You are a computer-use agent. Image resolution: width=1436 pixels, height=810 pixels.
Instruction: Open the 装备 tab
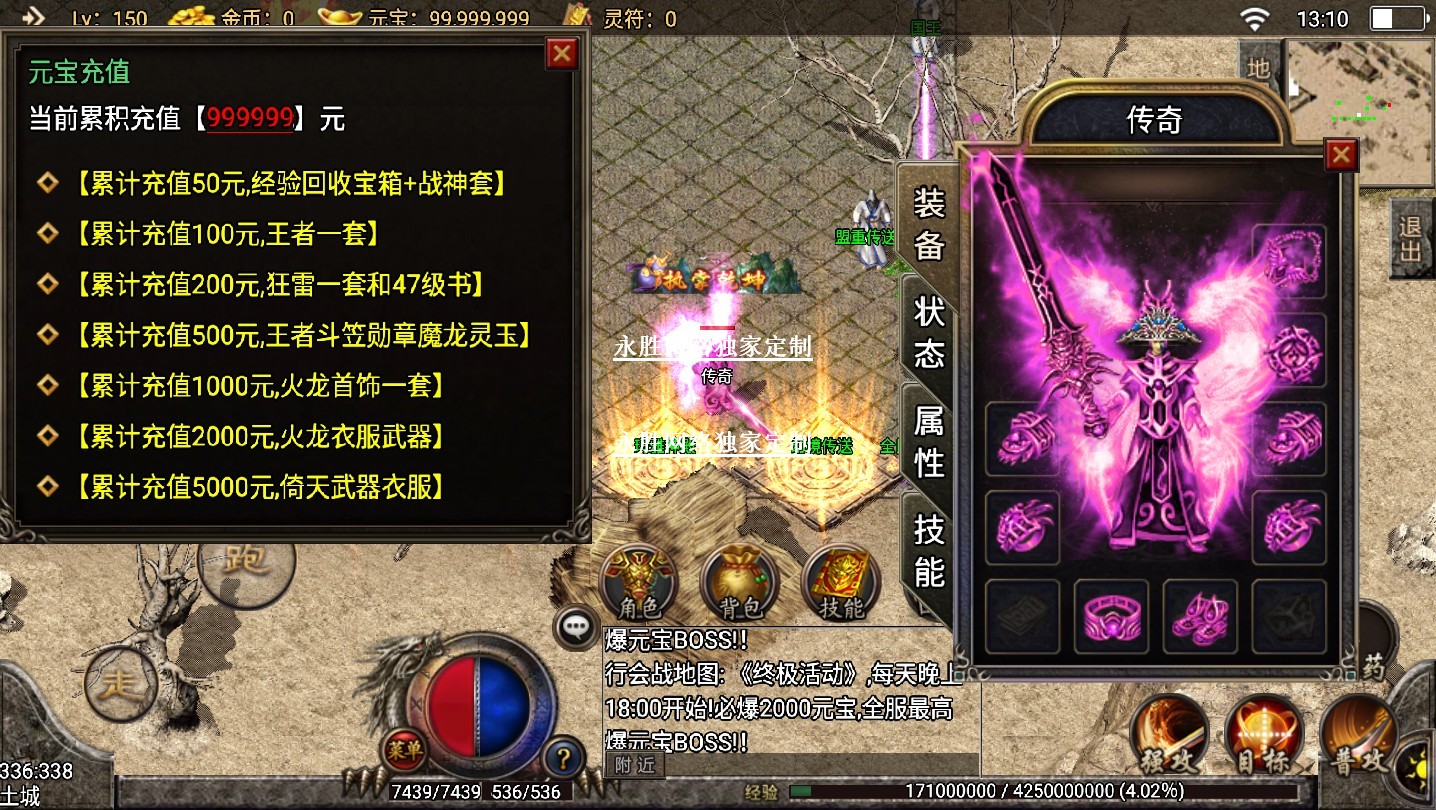[929, 224]
